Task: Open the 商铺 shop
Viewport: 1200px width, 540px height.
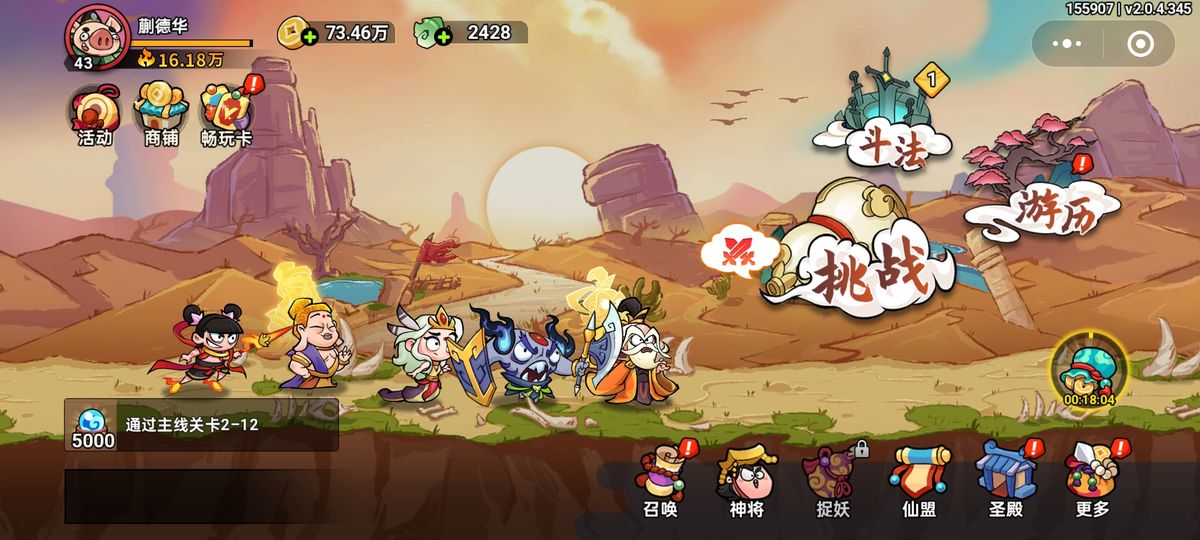Action: pos(161,115)
